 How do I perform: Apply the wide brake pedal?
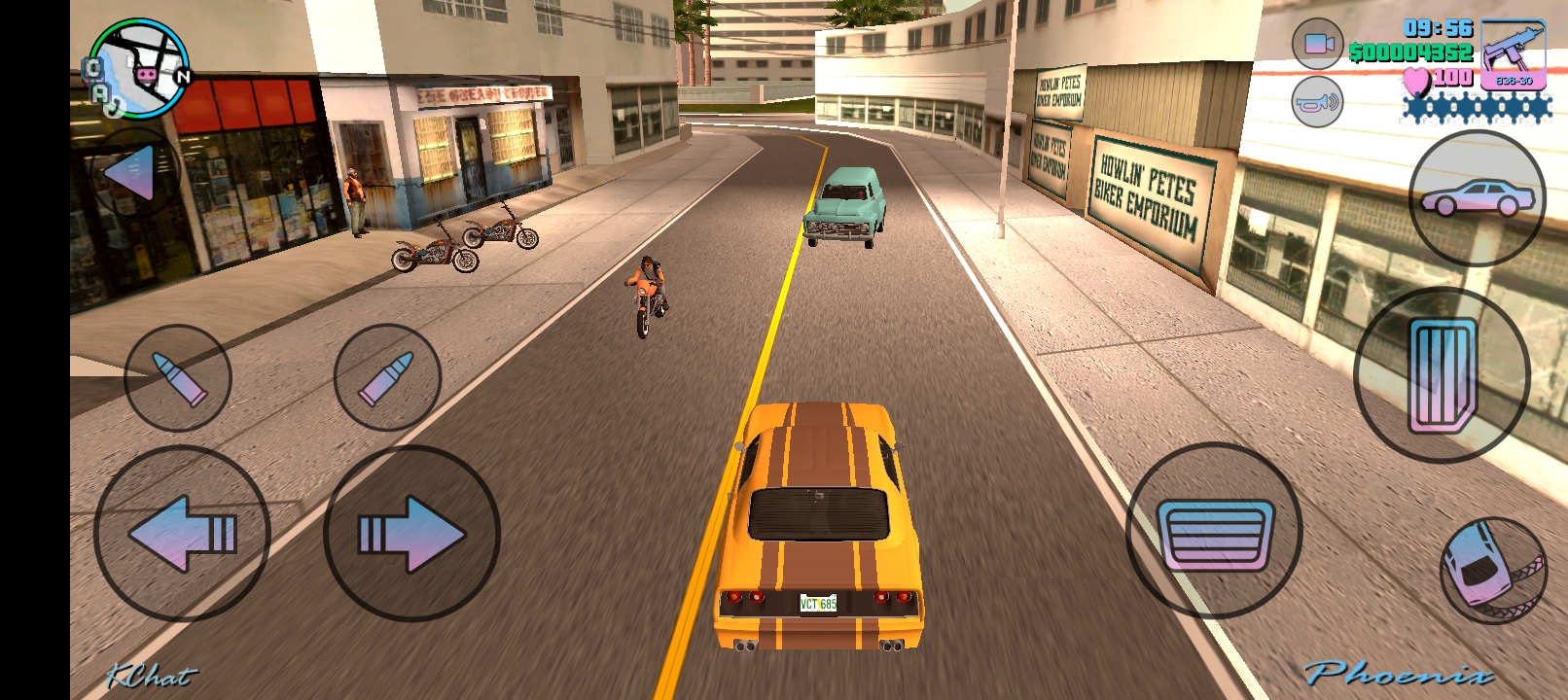point(1214,531)
